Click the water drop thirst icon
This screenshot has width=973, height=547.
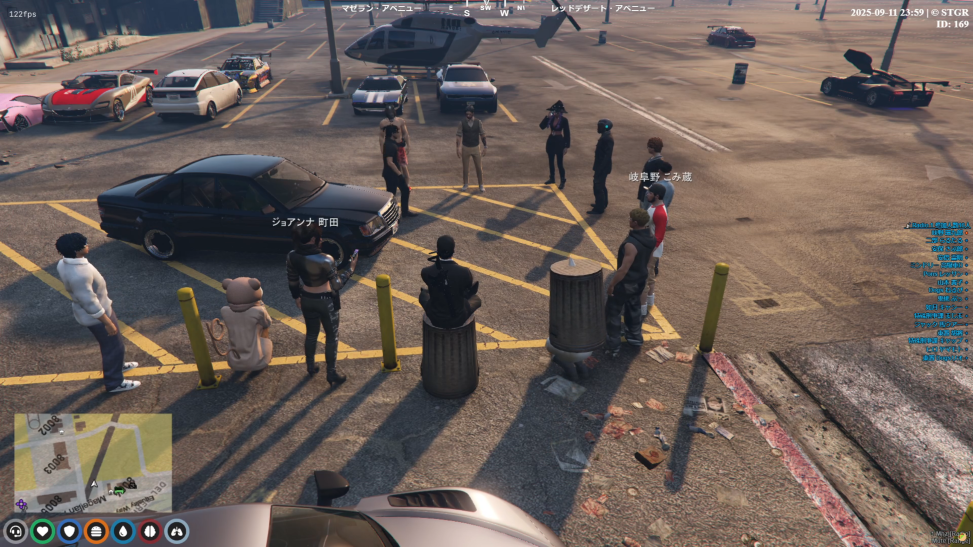(x=123, y=531)
